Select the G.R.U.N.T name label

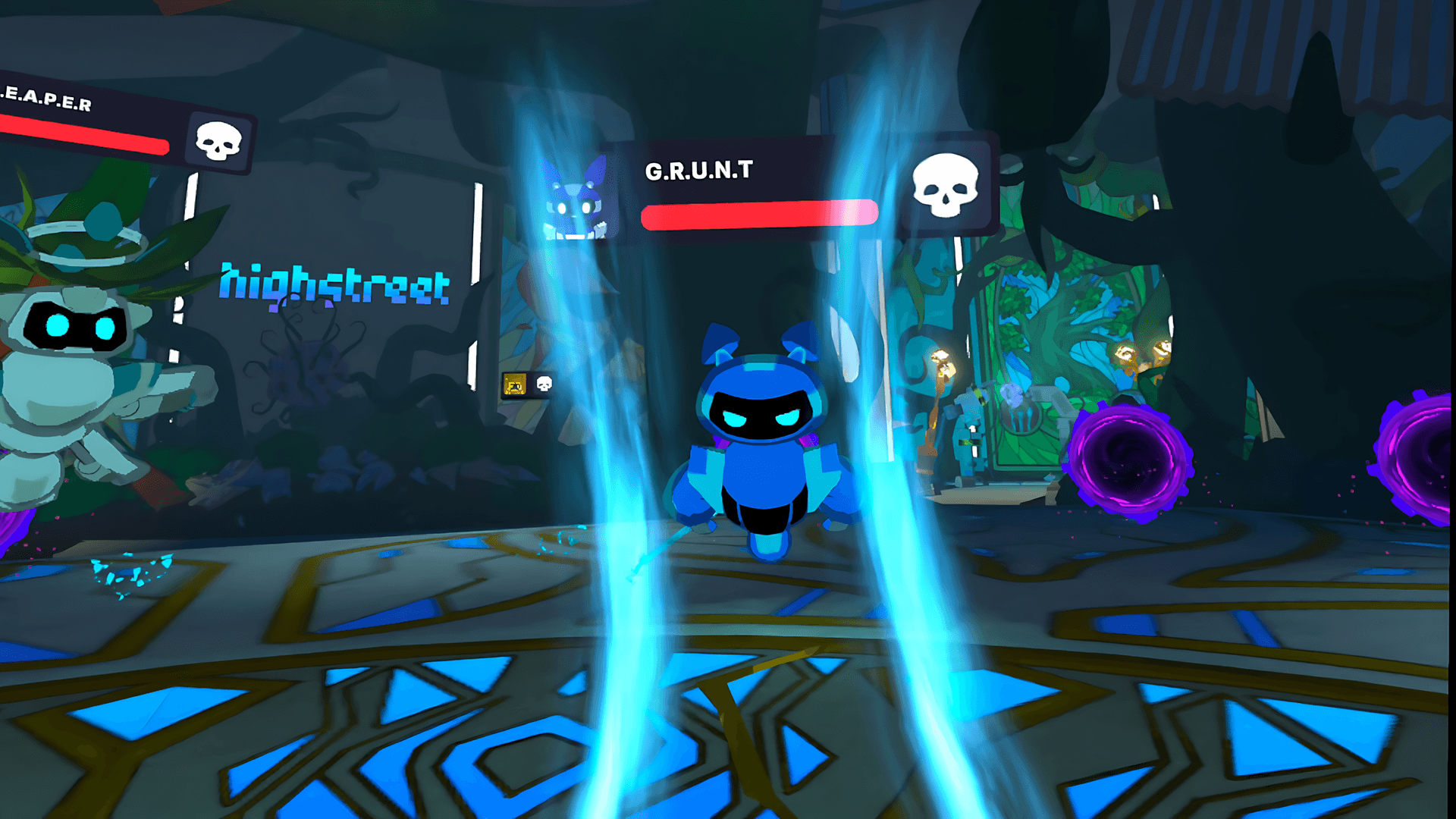(x=698, y=168)
